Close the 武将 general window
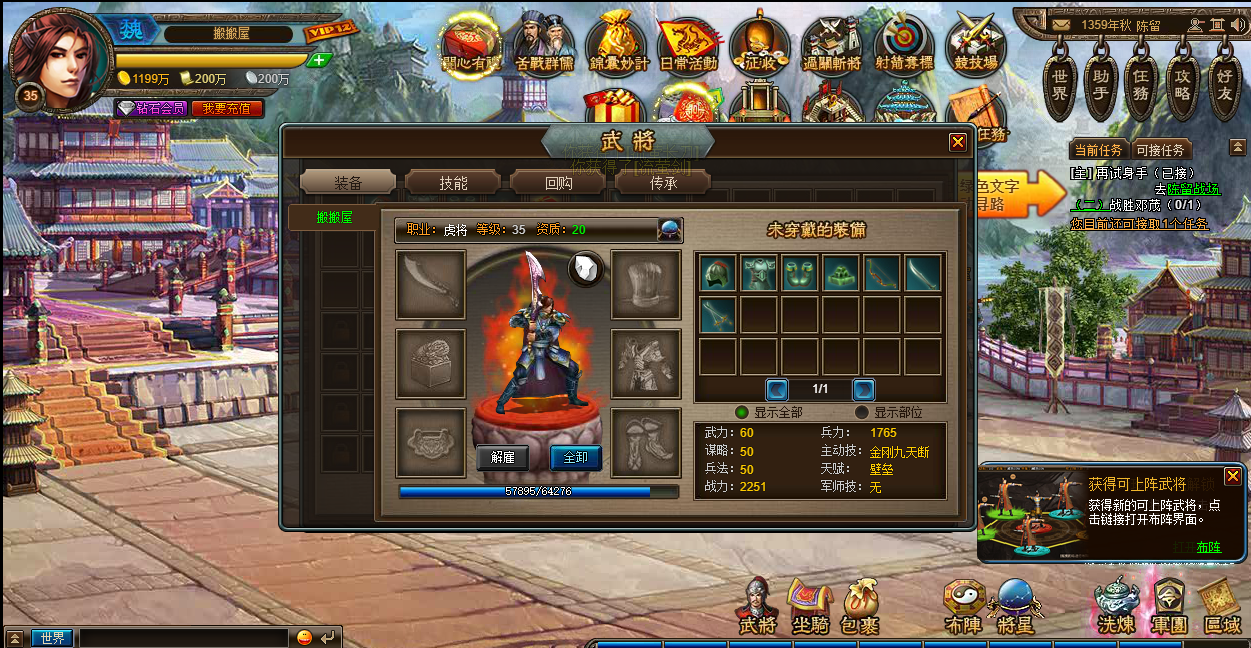The height and width of the screenshot is (648, 1251). (958, 142)
